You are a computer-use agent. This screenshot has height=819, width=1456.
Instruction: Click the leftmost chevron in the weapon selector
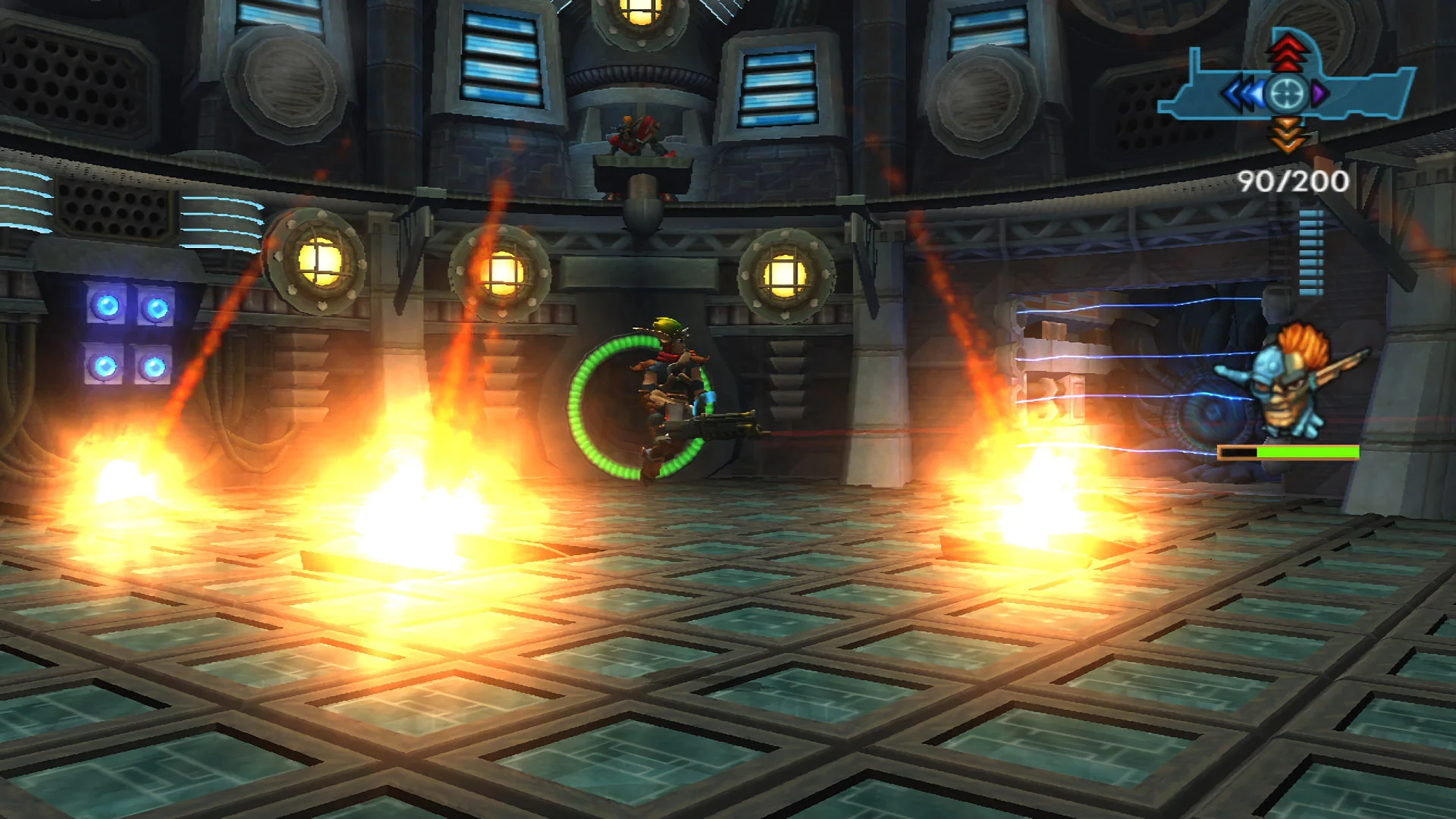pos(1234,93)
